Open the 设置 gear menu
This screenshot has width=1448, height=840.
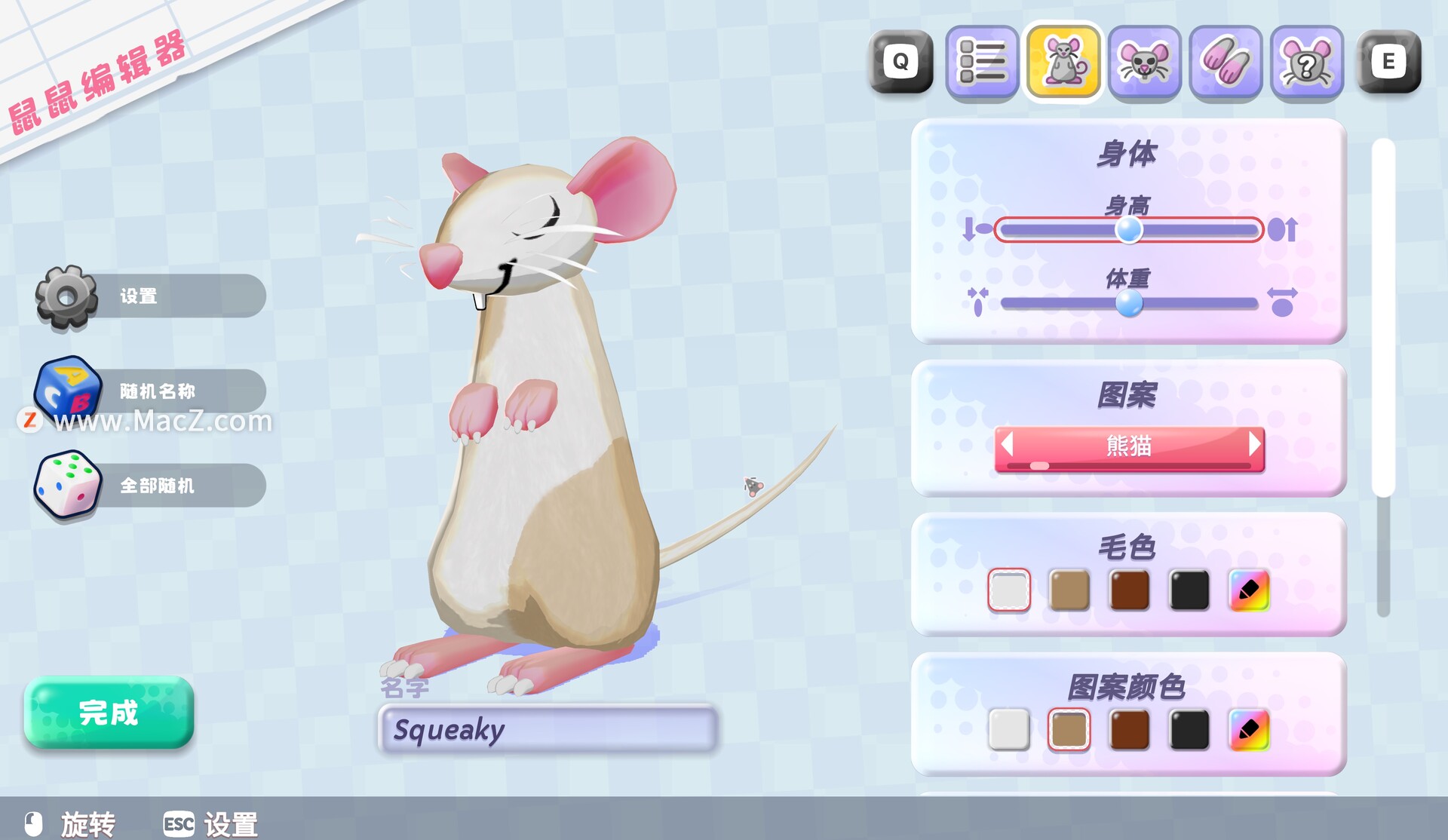pos(151,296)
